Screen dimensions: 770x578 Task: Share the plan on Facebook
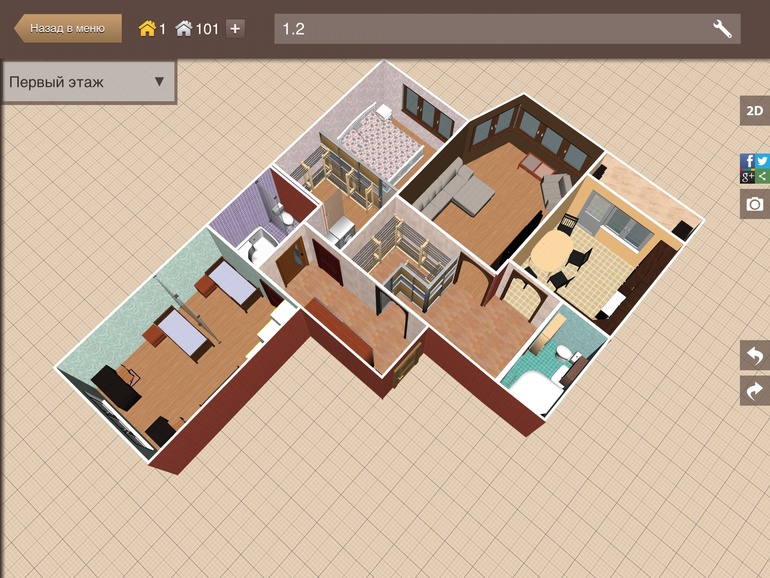[747, 161]
